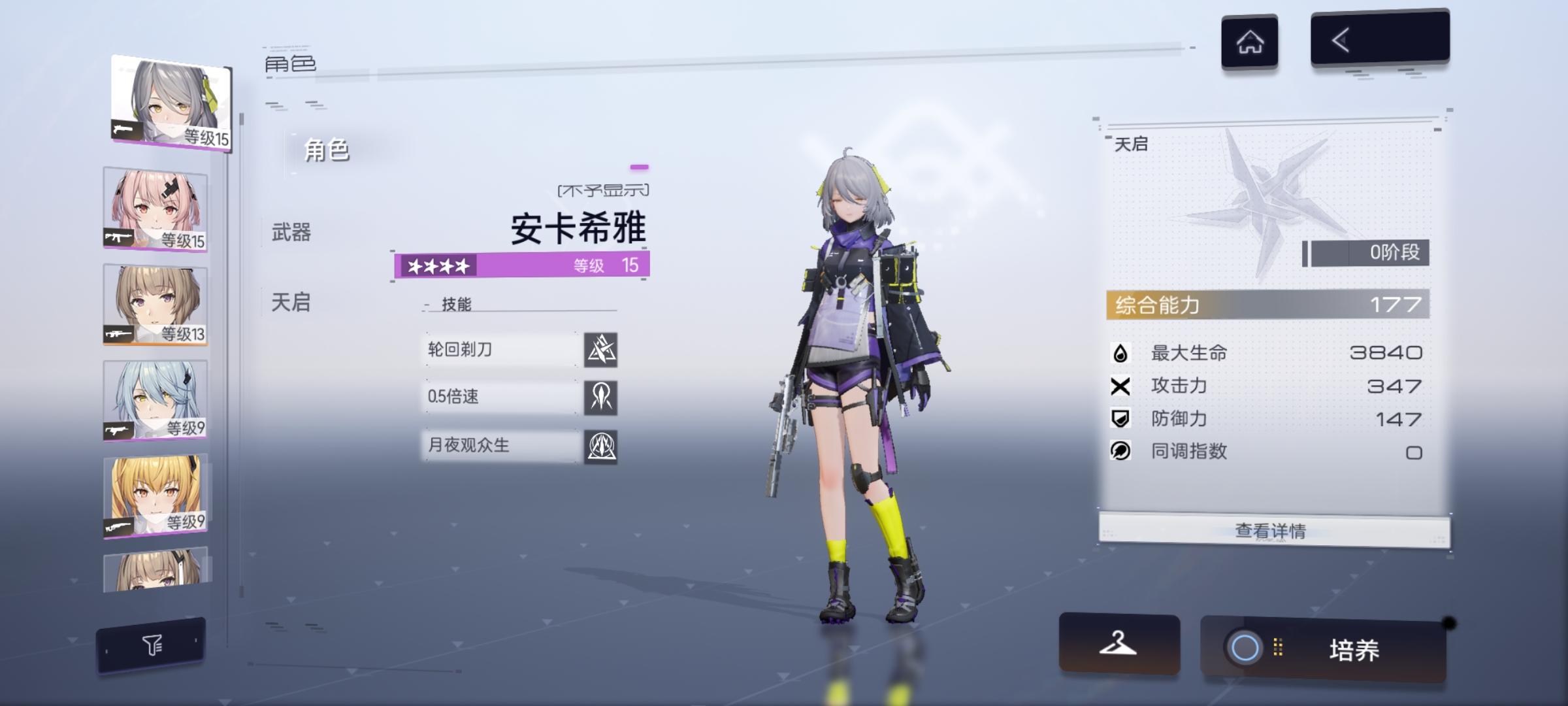Click the attack power crossed-swords icon
The width and height of the screenshot is (1568, 706).
pos(1122,386)
